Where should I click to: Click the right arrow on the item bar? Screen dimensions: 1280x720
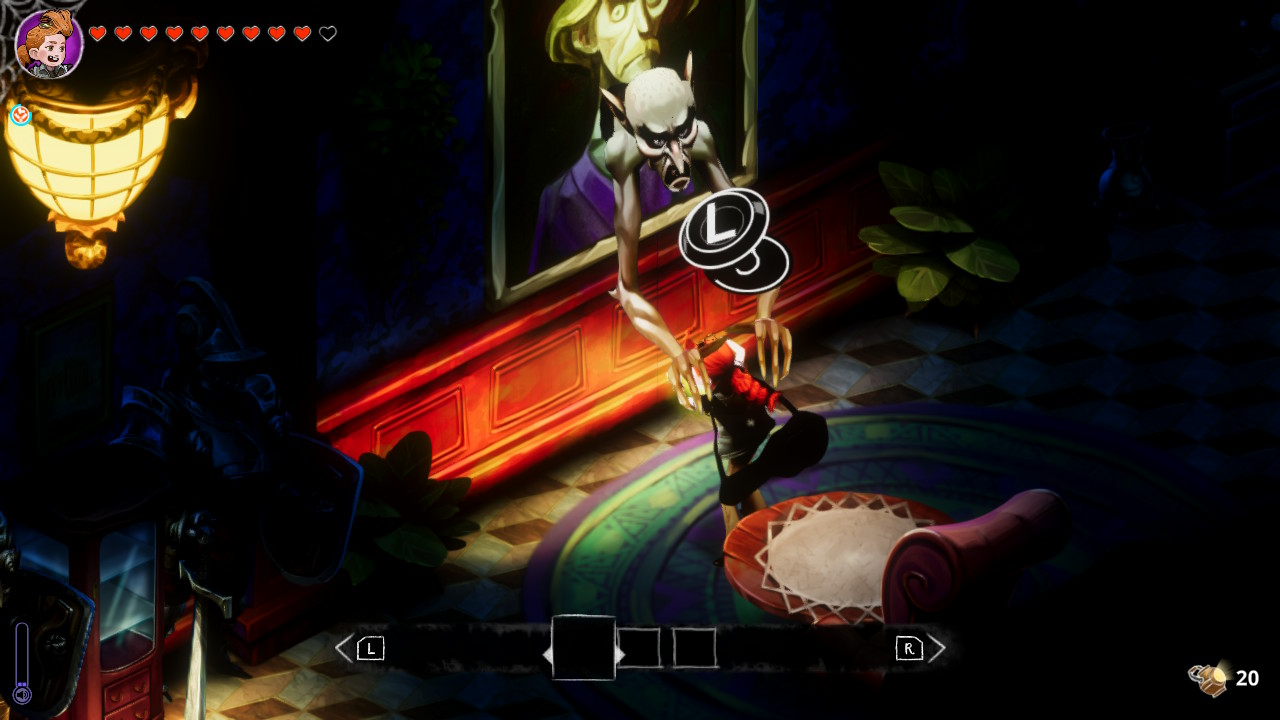[x=937, y=649]
